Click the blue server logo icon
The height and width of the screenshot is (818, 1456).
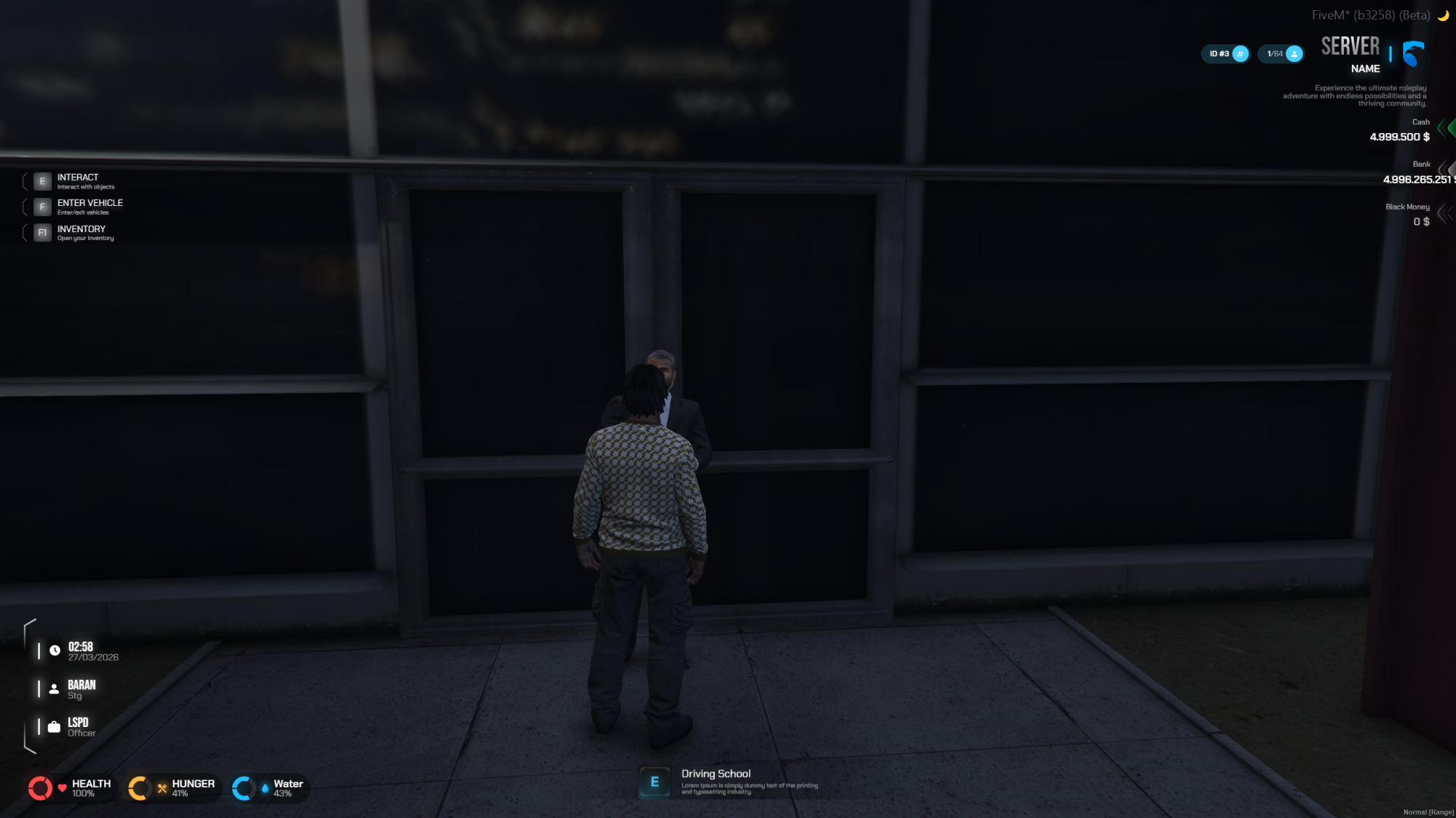click(x=1412, y=53)
